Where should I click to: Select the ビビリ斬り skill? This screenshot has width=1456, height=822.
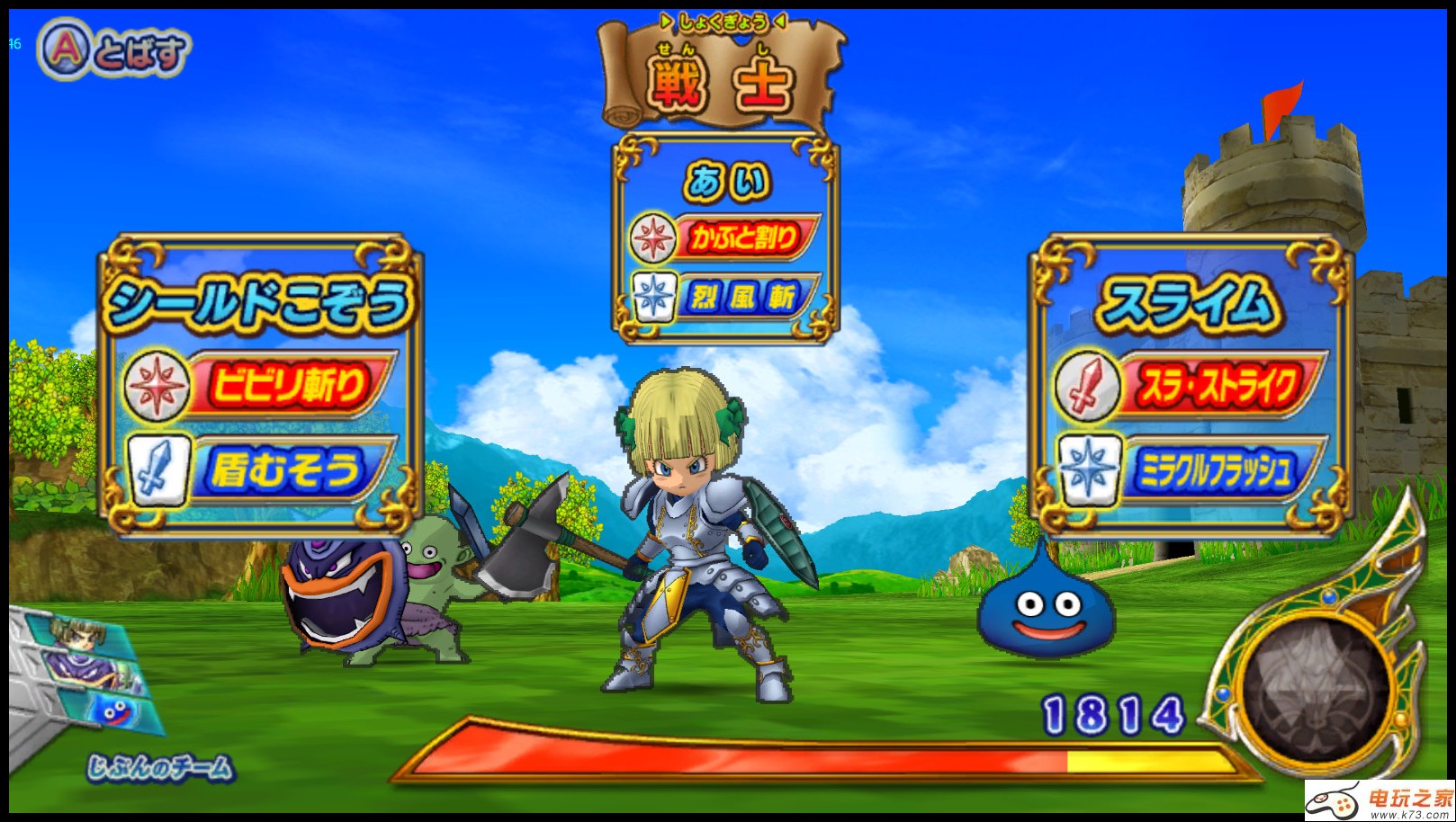click(286, 385)
